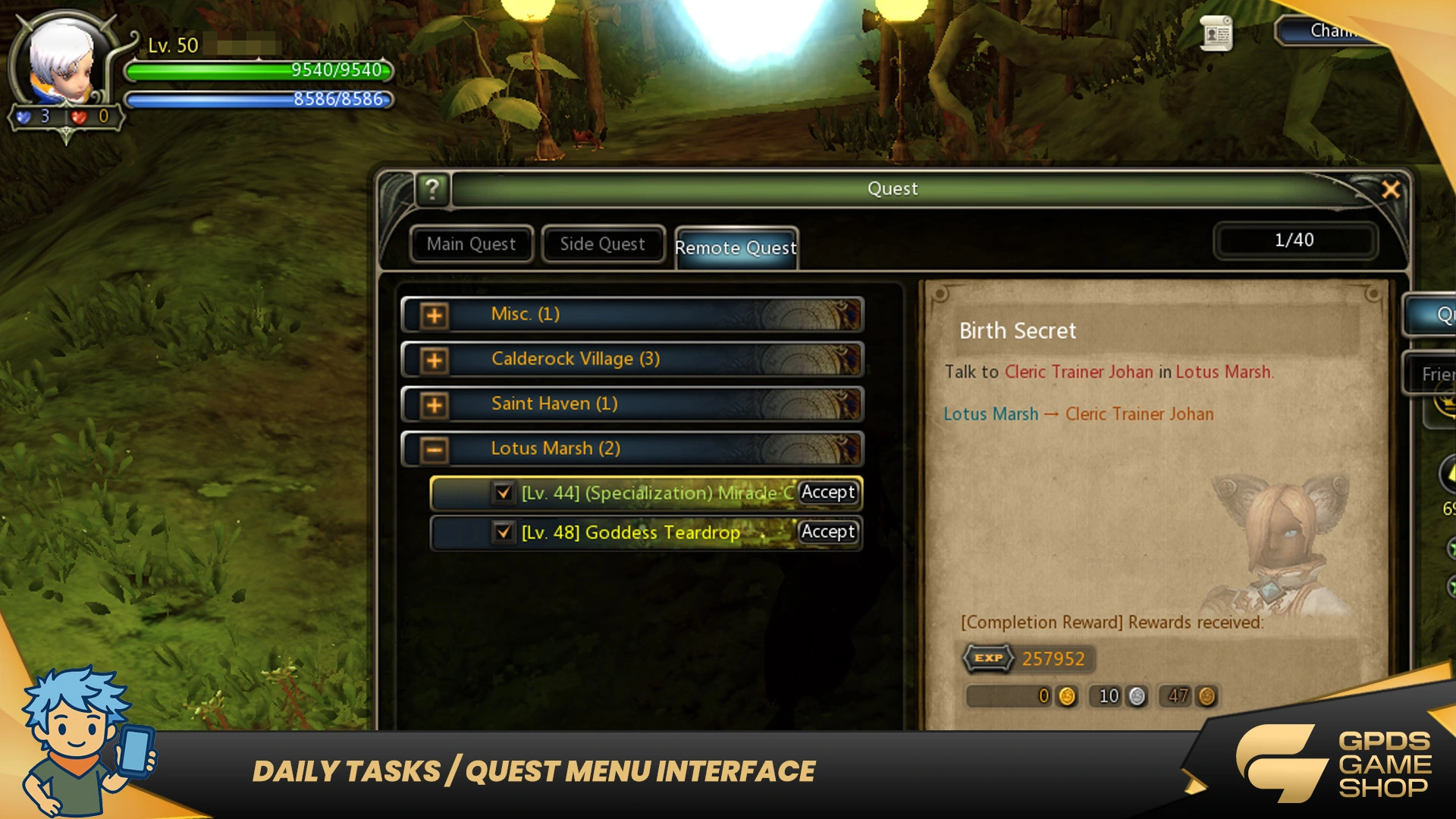Open the Channel button
This screenshot has height=819, width=1456.
[1332, 31]
